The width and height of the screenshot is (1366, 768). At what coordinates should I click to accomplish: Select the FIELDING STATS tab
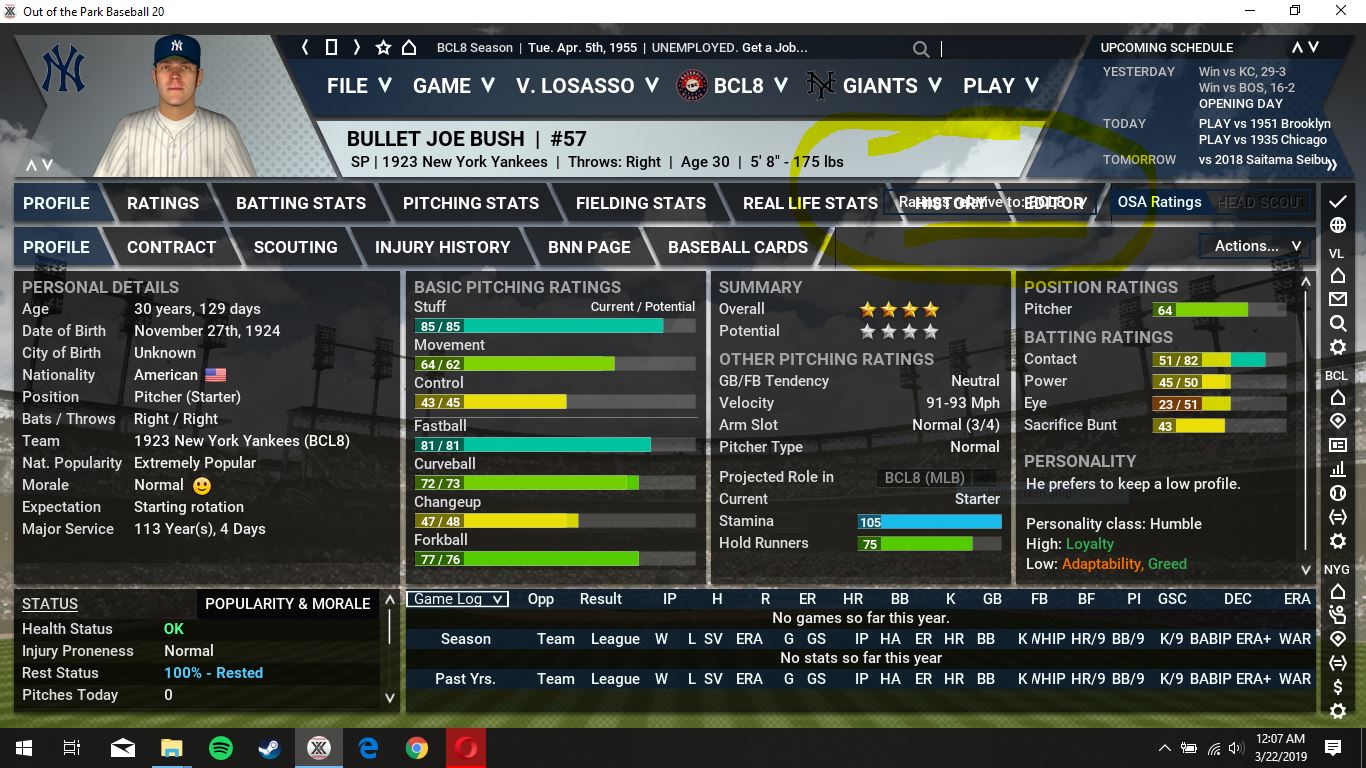pos(641,203)
